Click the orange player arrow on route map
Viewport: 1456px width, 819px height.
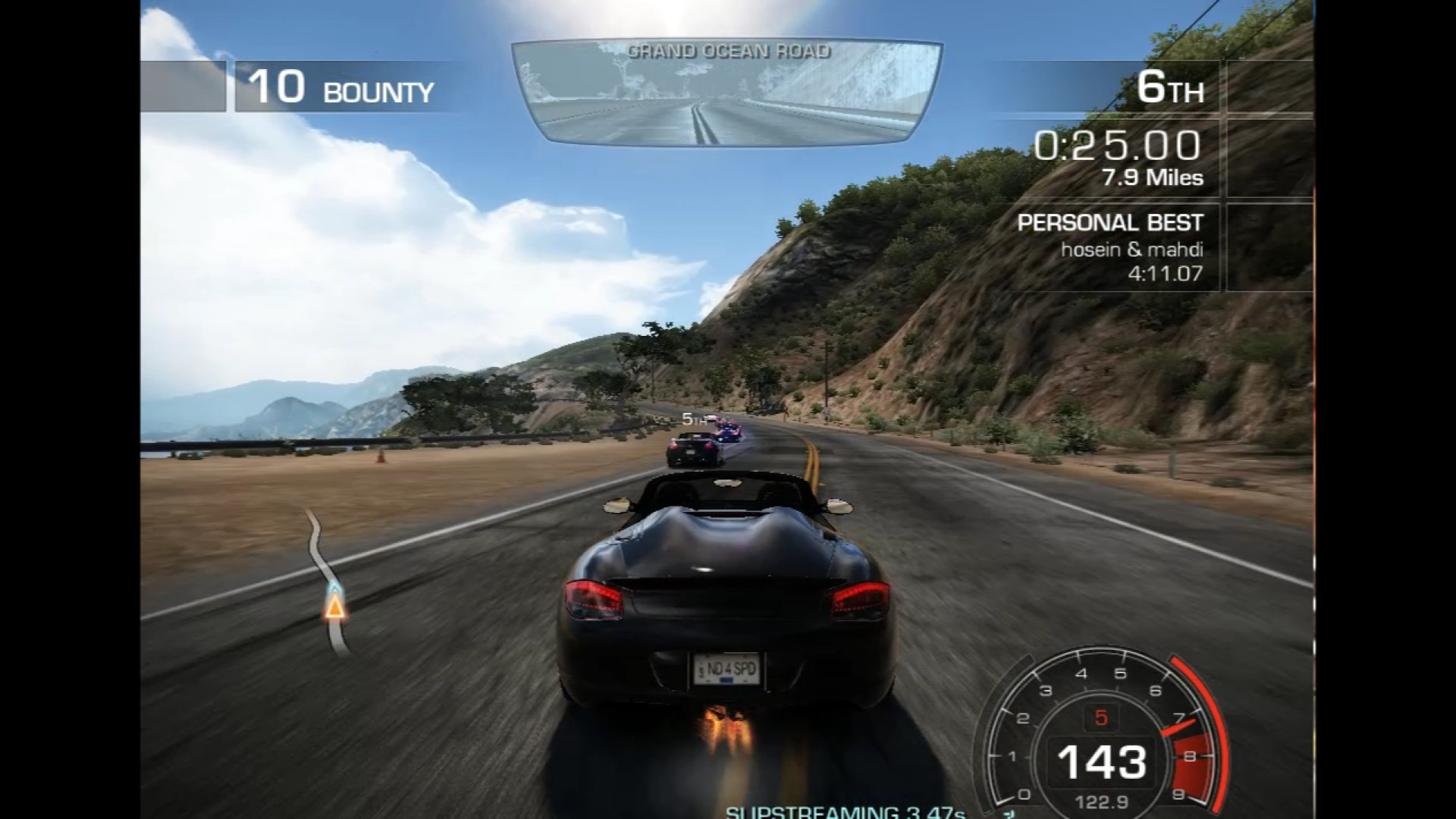tap(334, 607)
